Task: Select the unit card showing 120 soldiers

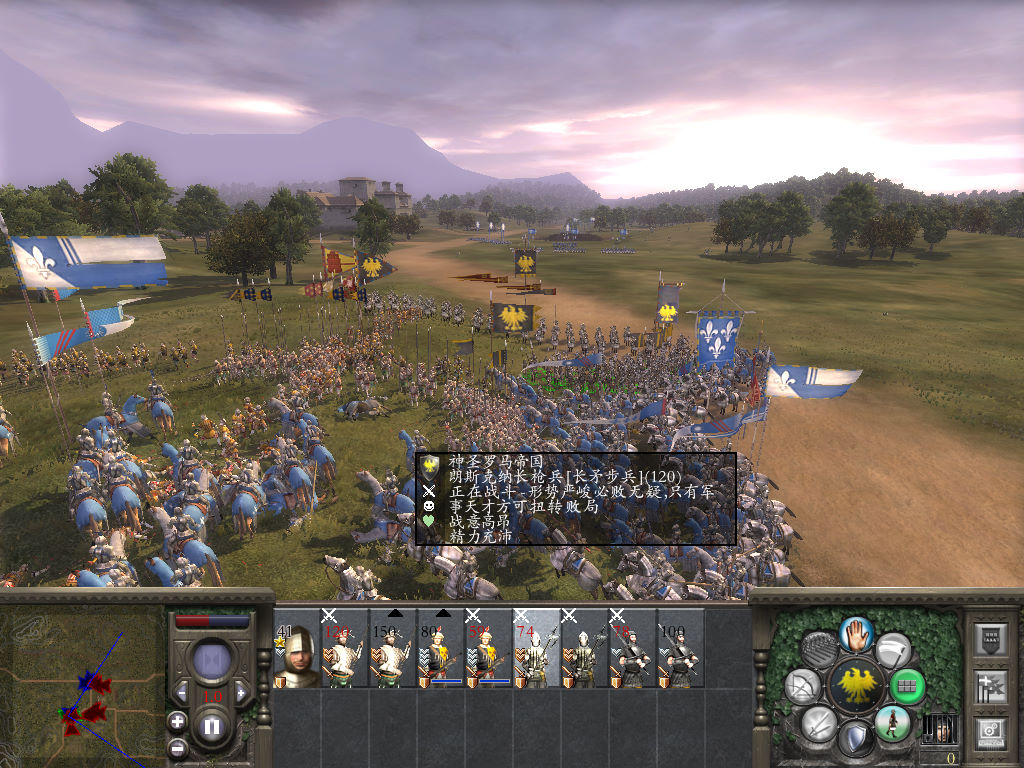Action: [344, 648]
